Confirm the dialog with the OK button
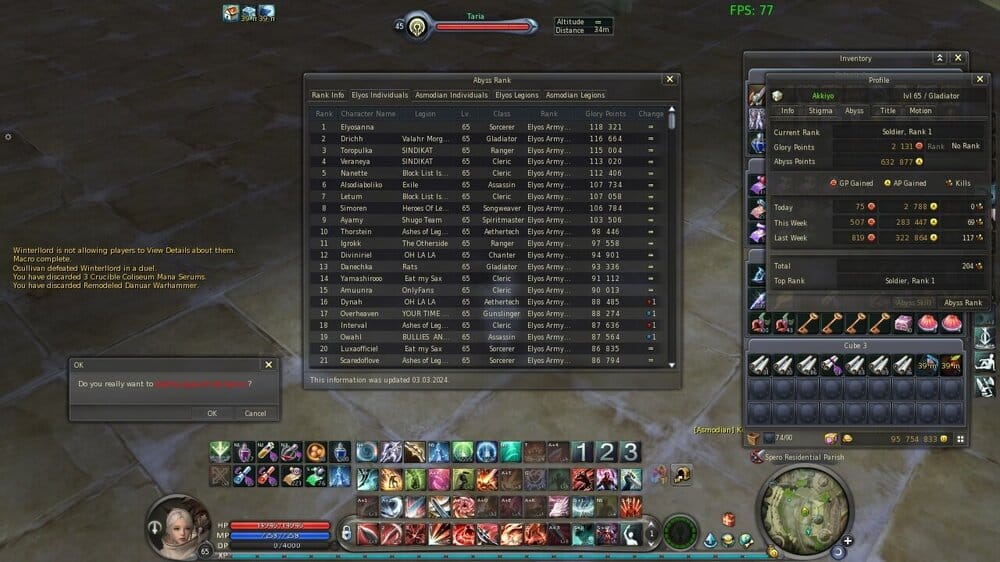1000x562 pixels. (211, 413)
